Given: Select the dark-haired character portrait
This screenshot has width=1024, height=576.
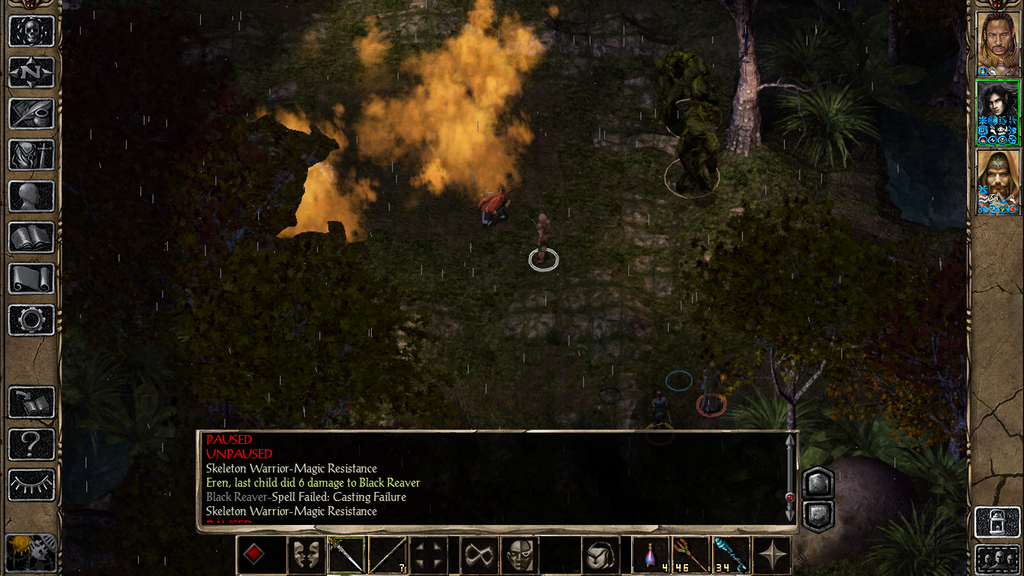Looking at the screenshot, I should point(997,113).
